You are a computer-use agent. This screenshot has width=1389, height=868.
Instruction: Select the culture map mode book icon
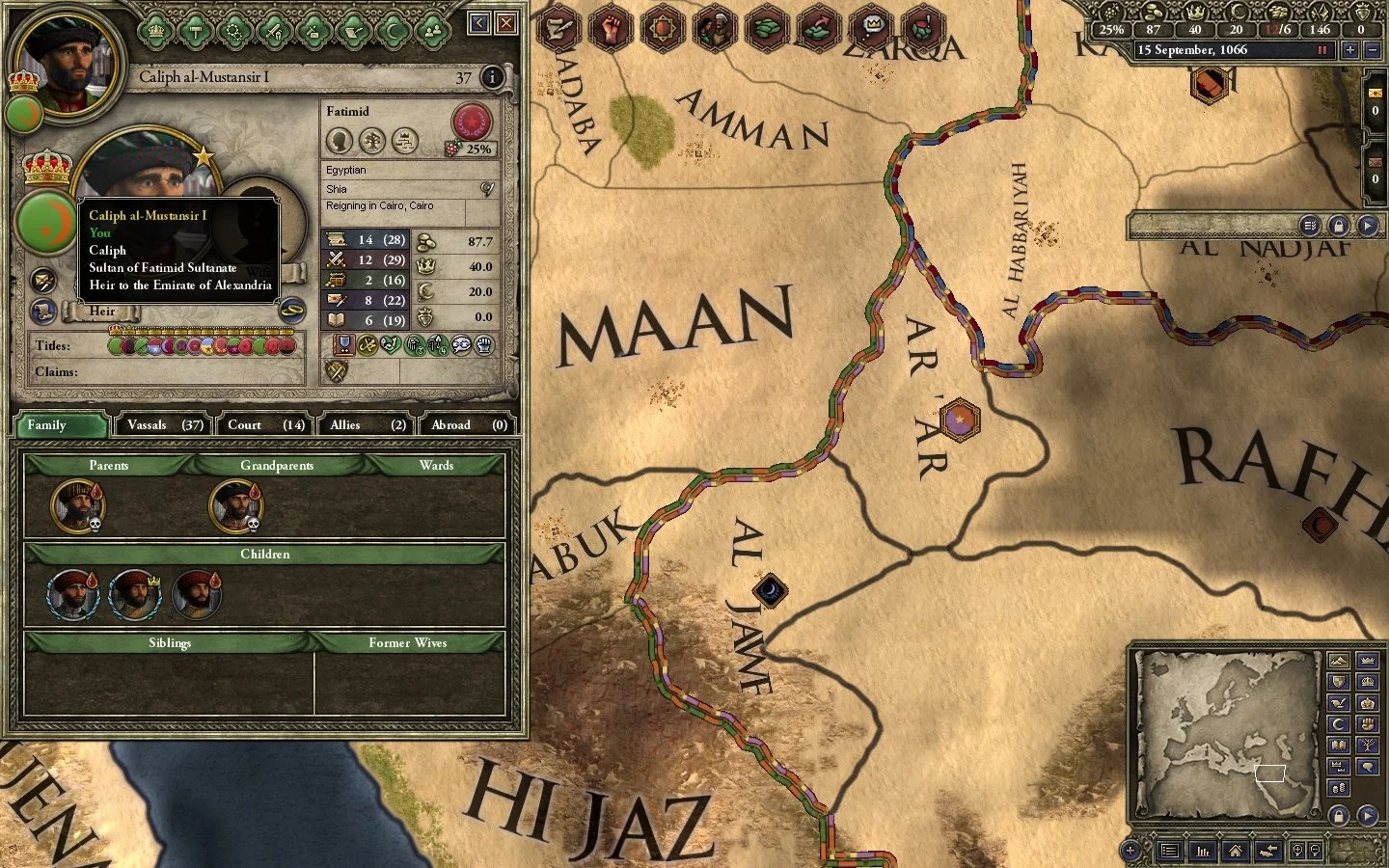(1339, 745)
